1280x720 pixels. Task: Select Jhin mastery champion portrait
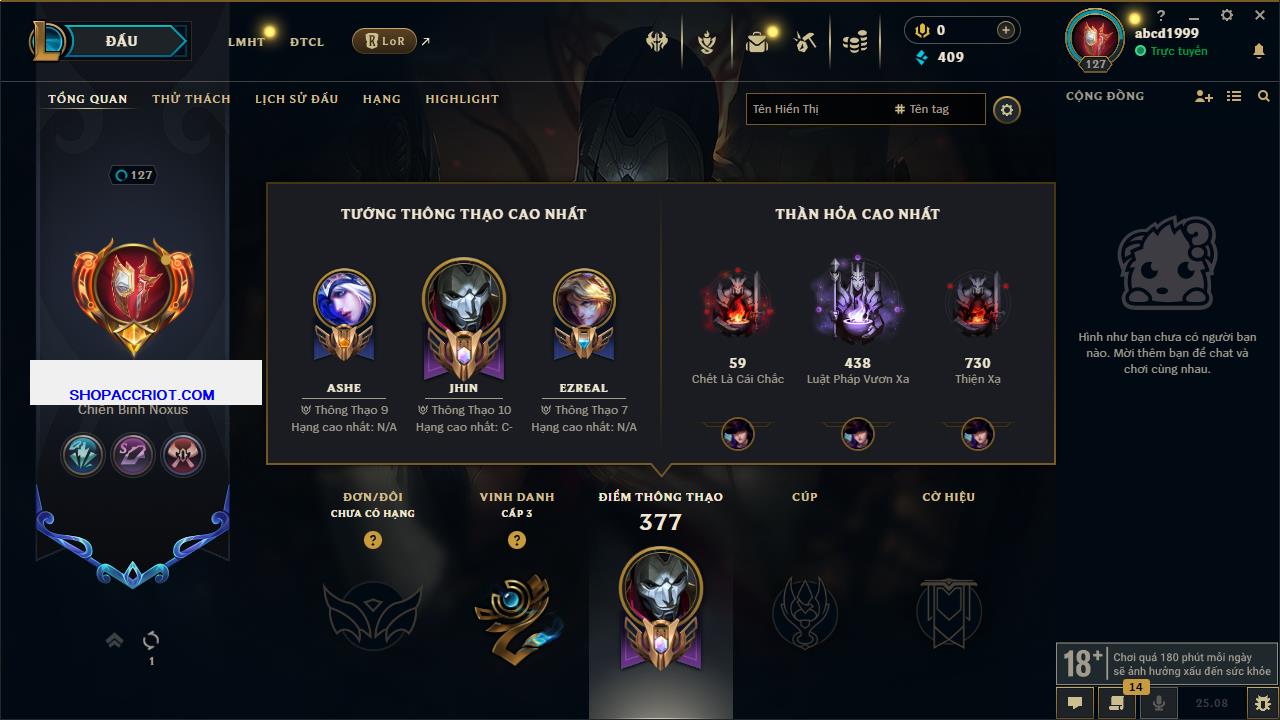click(x=463, y=300)
